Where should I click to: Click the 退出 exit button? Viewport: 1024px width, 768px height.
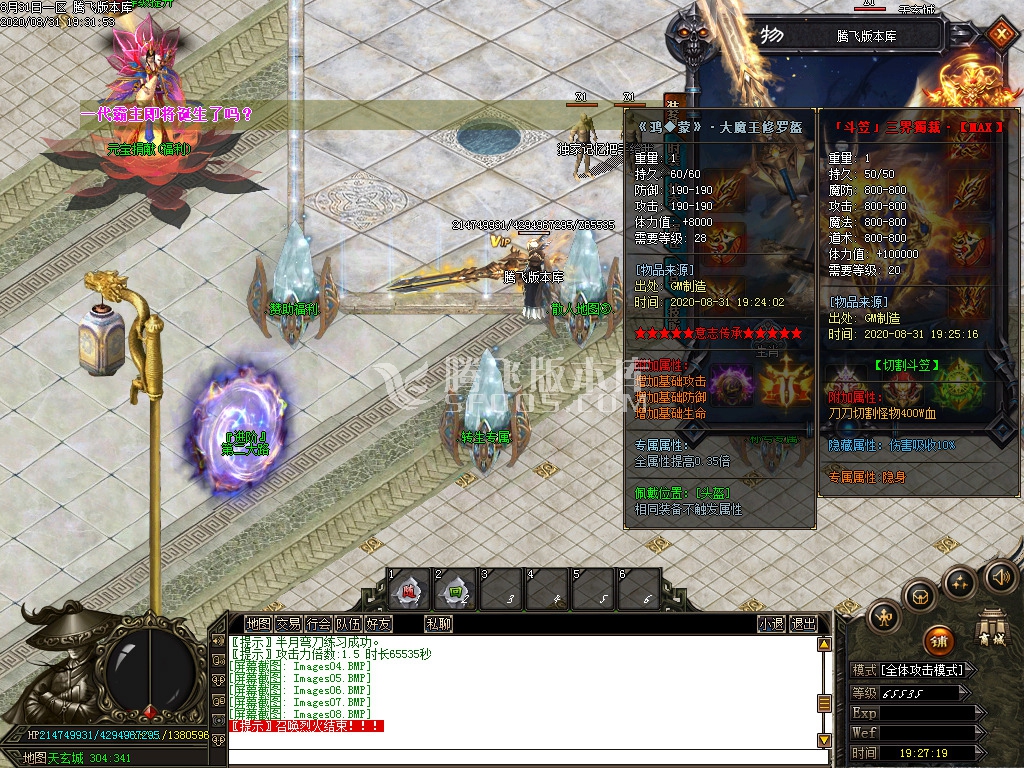coord(803,624)
